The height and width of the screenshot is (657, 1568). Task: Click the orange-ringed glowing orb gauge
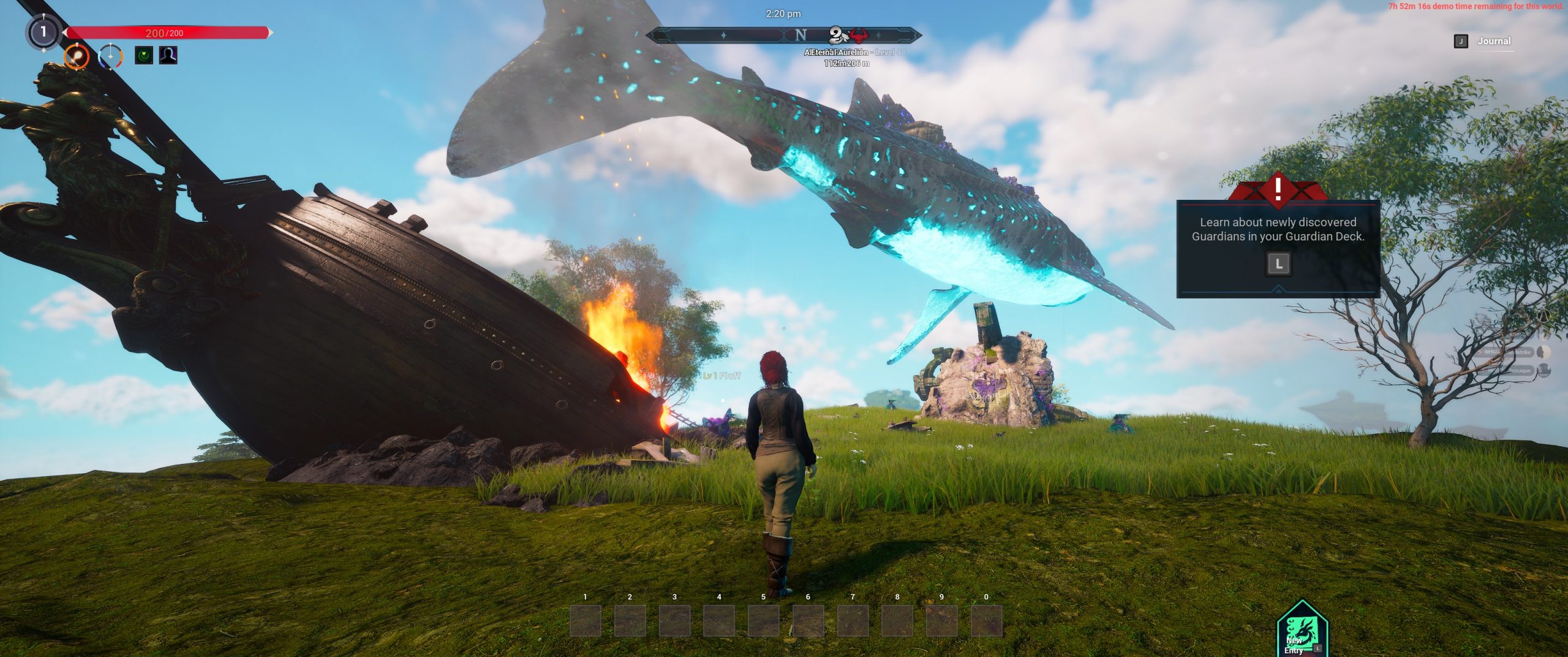(x=77, y=56)
